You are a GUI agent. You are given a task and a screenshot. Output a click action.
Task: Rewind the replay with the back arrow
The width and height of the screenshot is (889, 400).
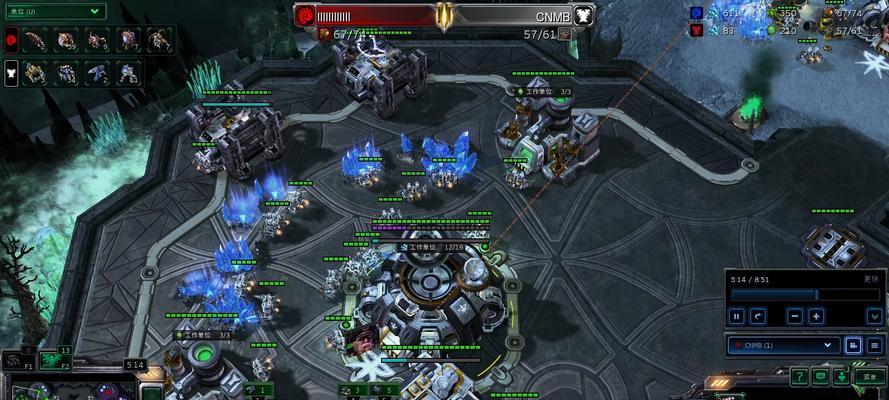(758, 316)
